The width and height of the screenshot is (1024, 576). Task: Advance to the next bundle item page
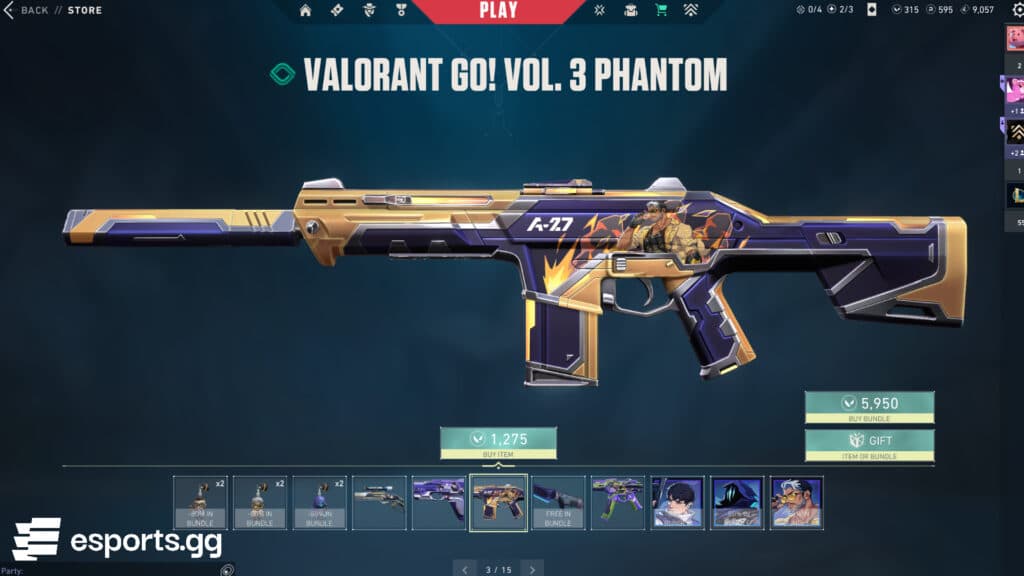click(x=532, y=569)
